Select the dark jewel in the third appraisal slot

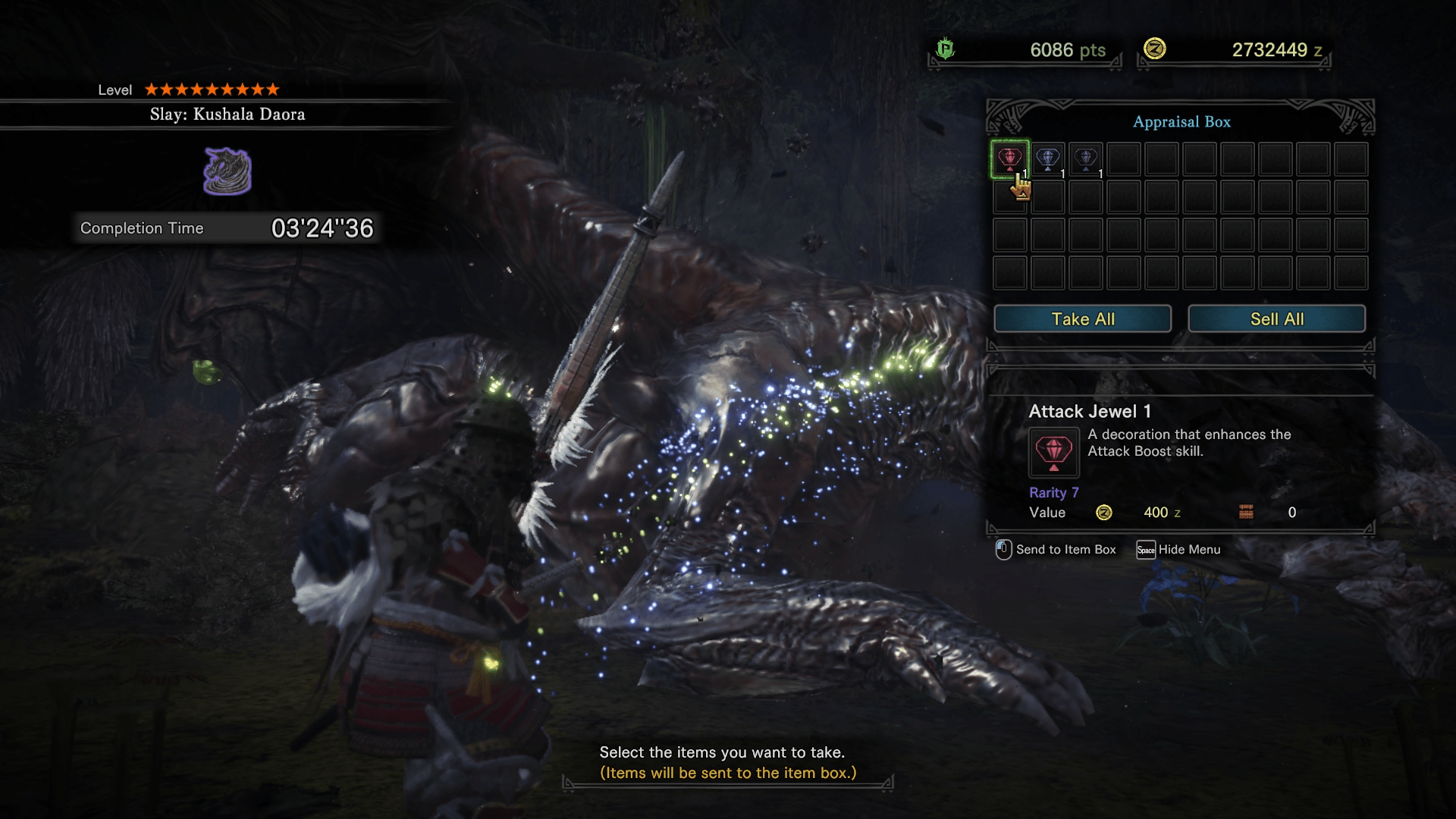[x=1086, y=158]
